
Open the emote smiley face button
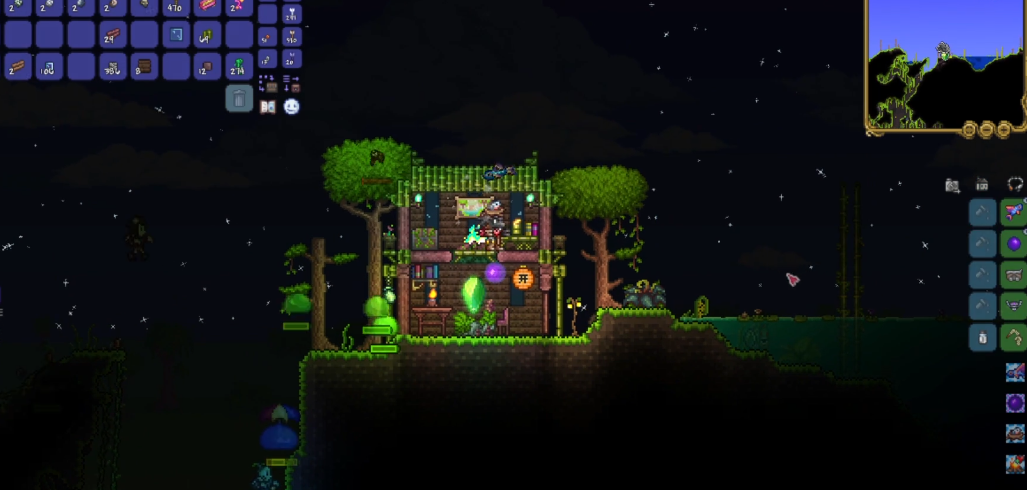tap(291, 106)
